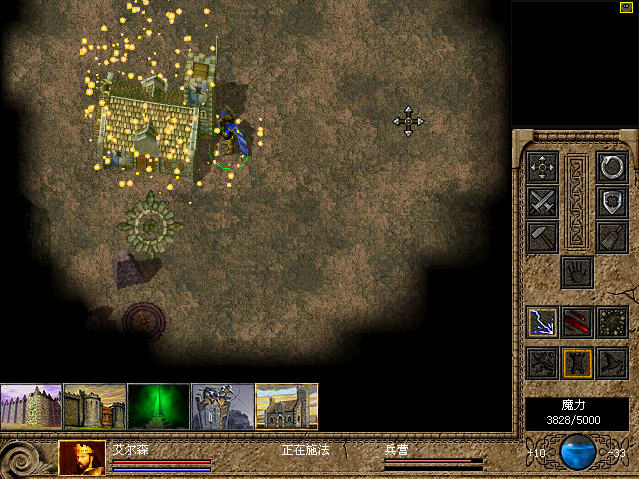This screenshot has width=639, height=479.
Task: Click the crowned hero portrait of 艾尔森
Action: 83,458
